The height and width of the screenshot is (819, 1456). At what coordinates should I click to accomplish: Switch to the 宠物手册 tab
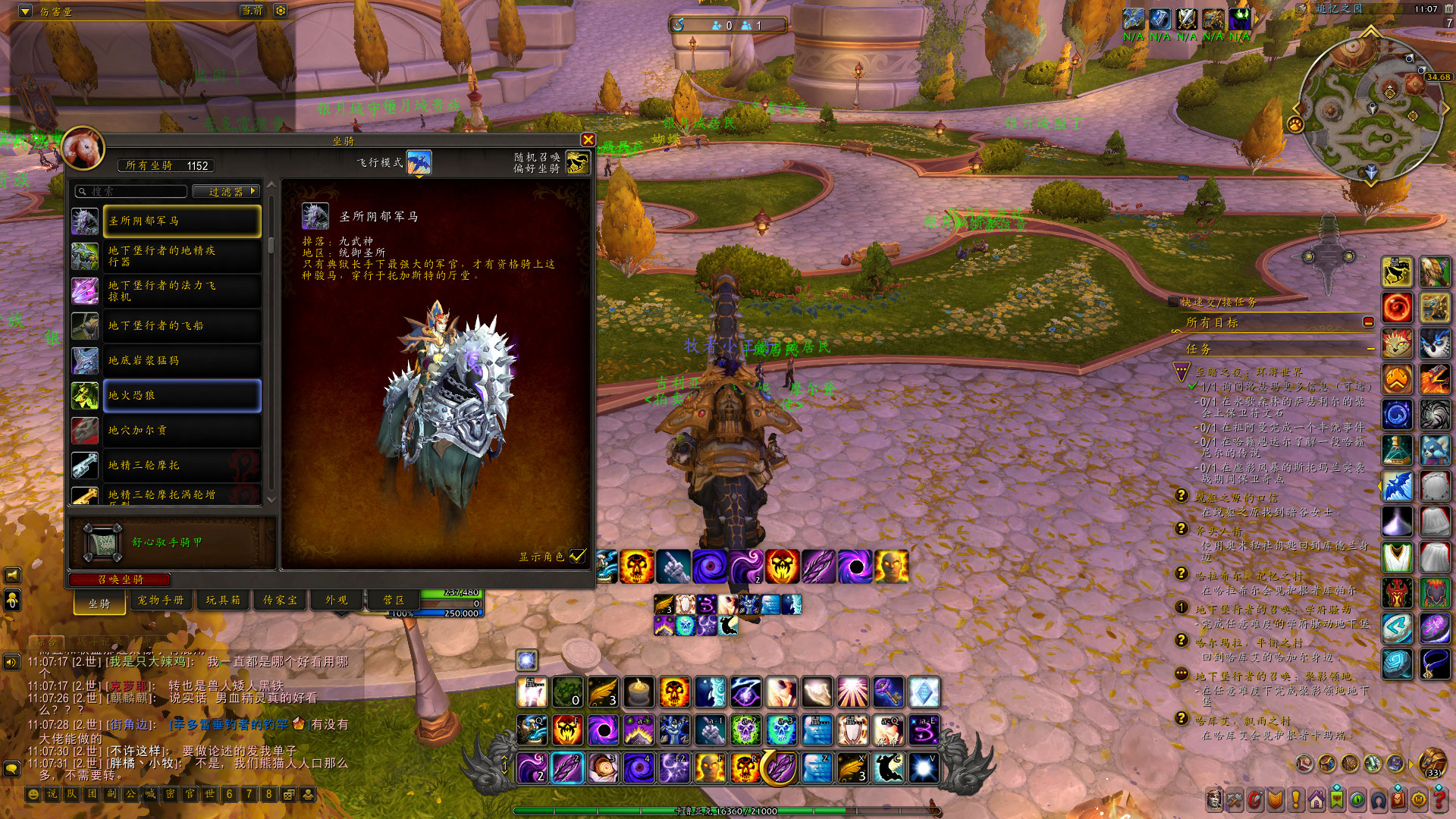pyautogui.click(x=161, y=600)
